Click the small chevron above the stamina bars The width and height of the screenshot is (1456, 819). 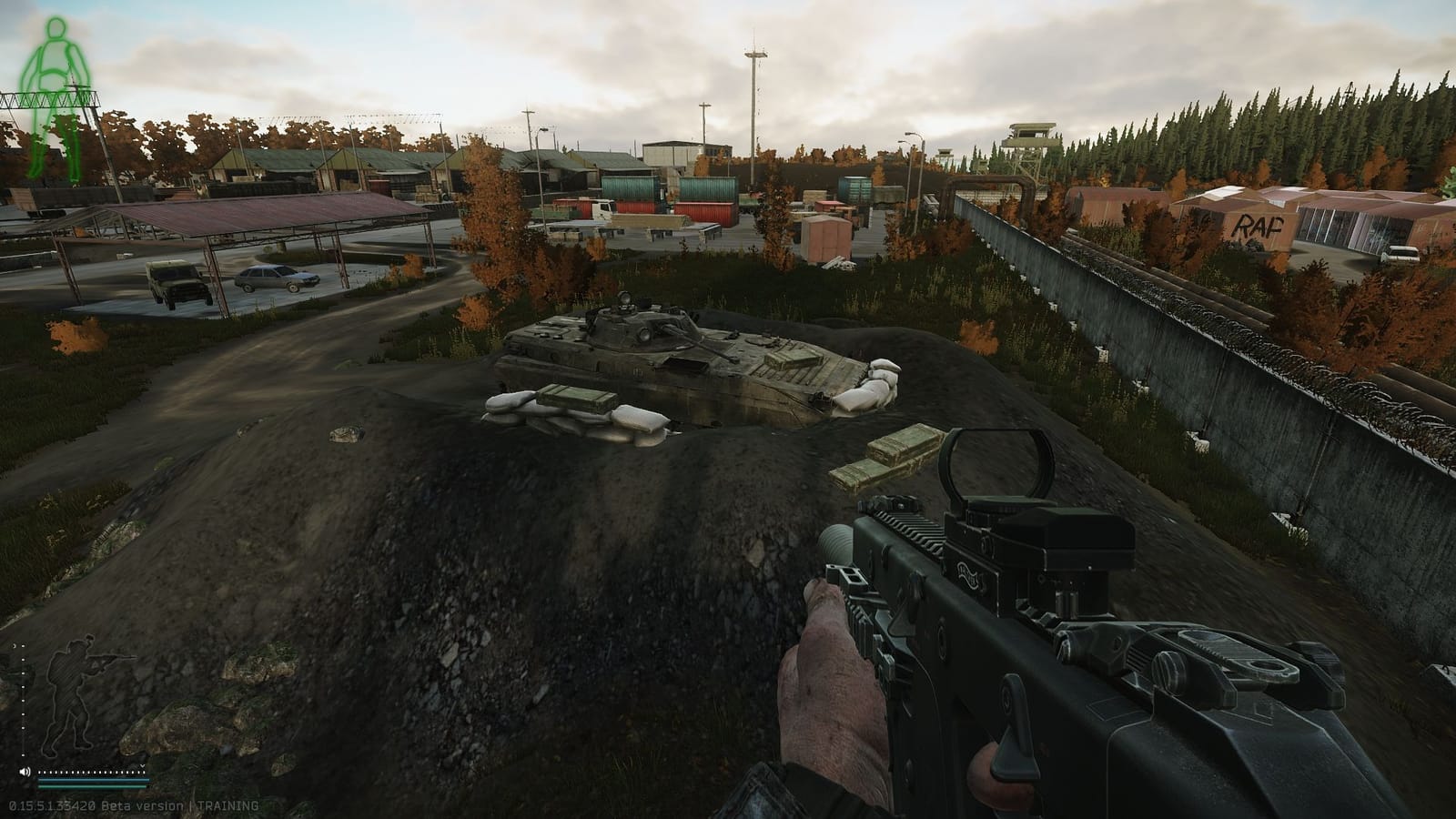142,766
